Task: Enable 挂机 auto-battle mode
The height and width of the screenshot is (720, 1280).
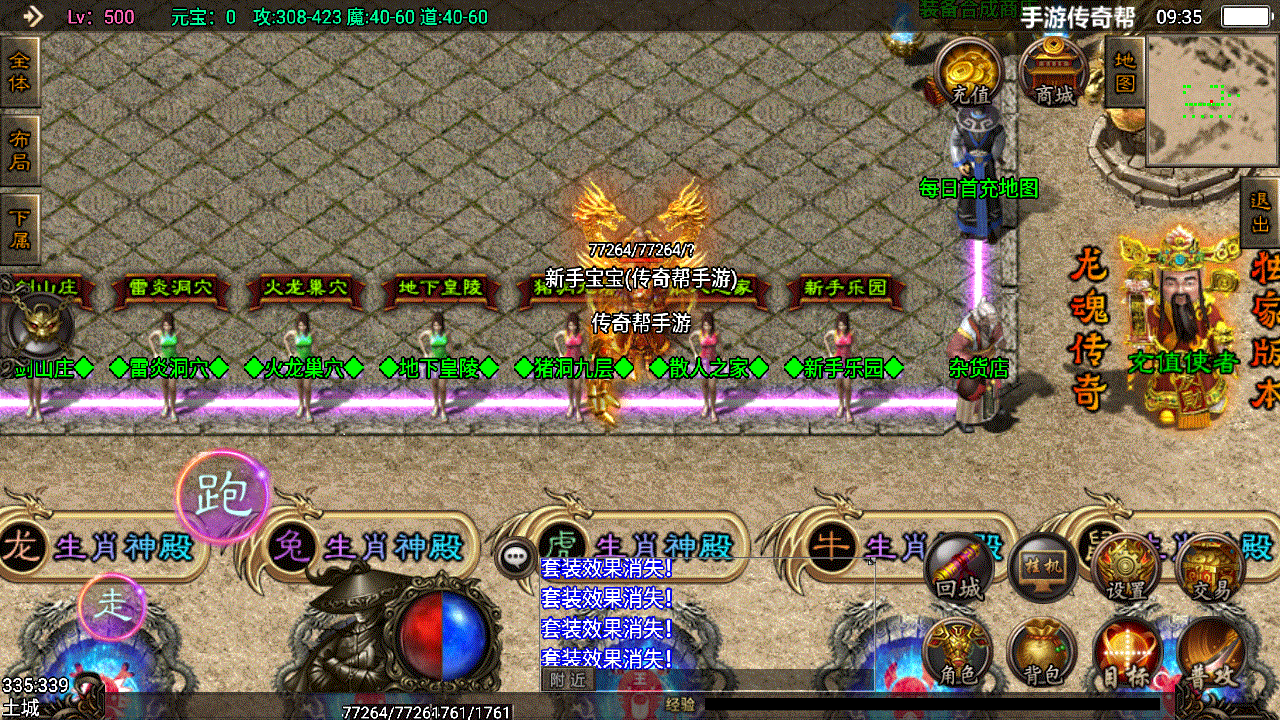Action: (x=1040, y=565)
